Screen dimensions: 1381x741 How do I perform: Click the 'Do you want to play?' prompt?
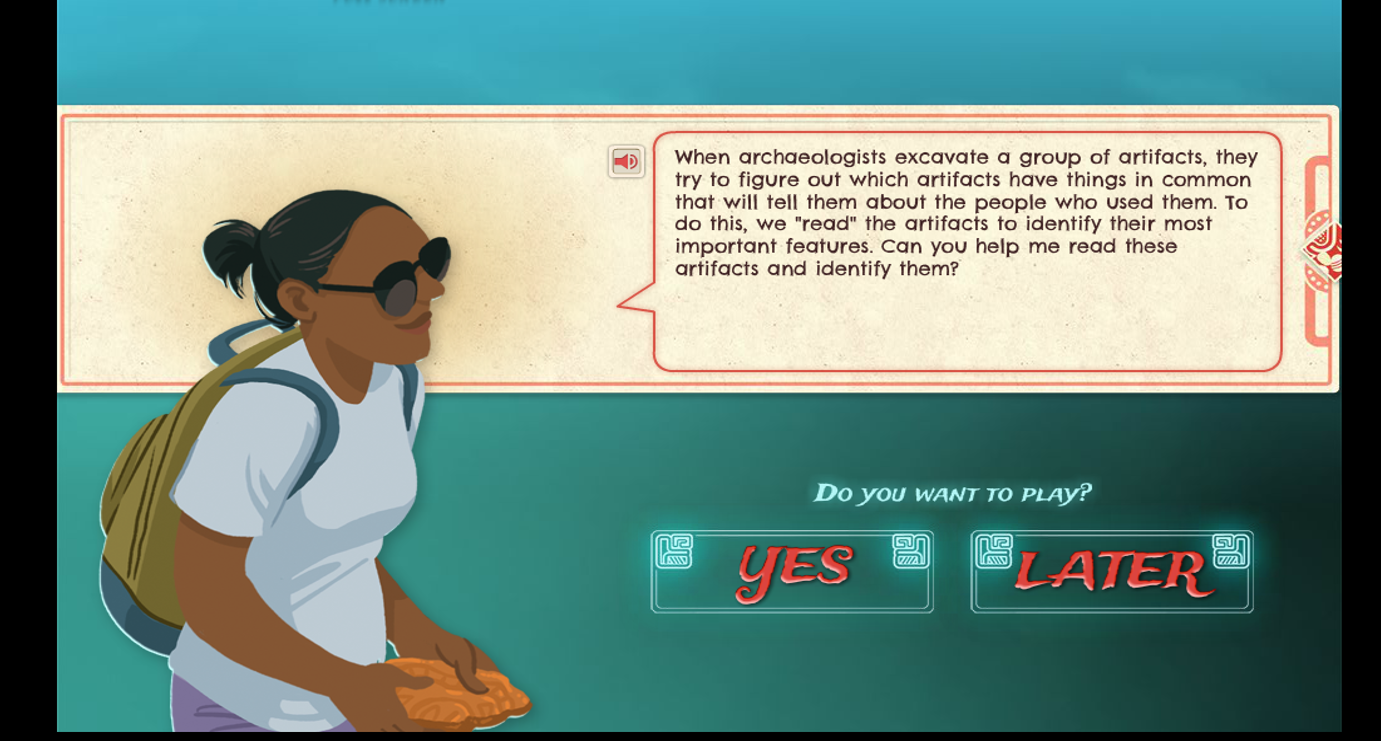(950, 492)
